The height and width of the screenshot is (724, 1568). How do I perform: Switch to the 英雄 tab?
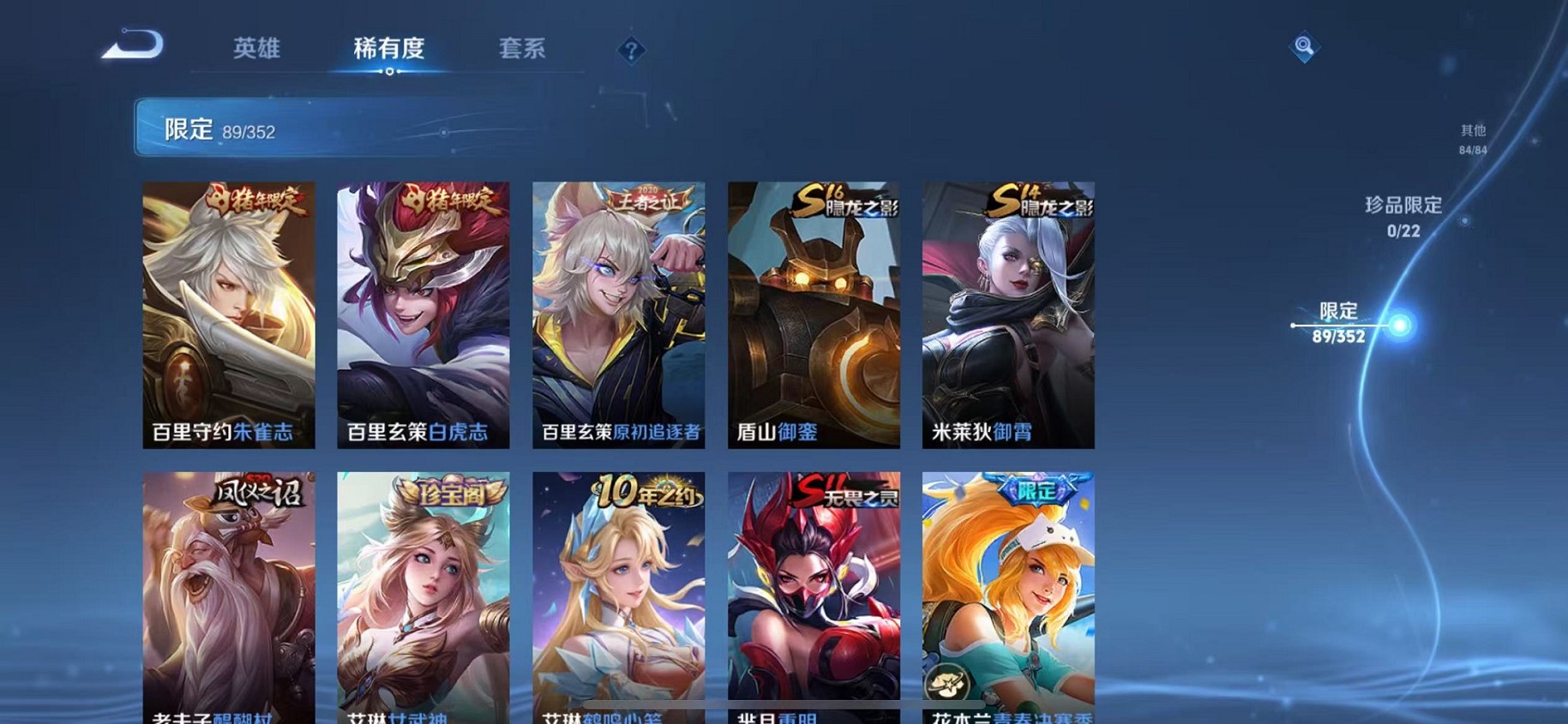coord(256,49)
